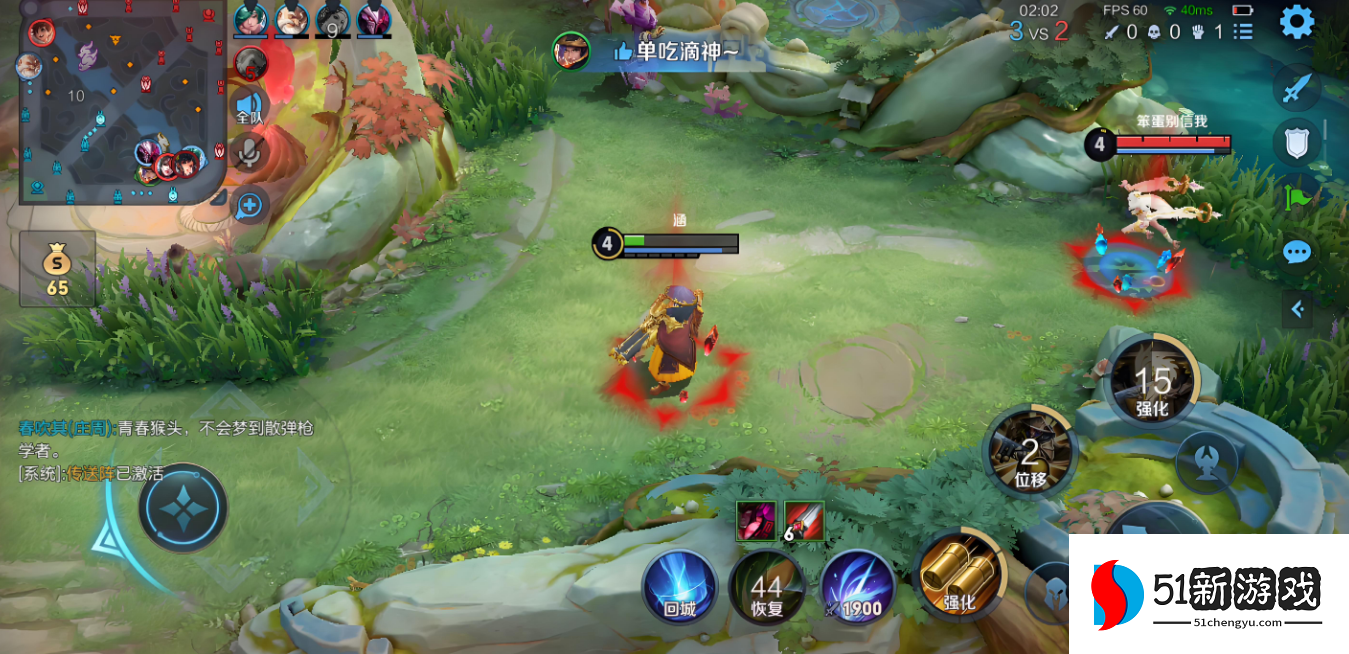Open the quick chat bubble
The image size is (1349, 654).
1297,252
